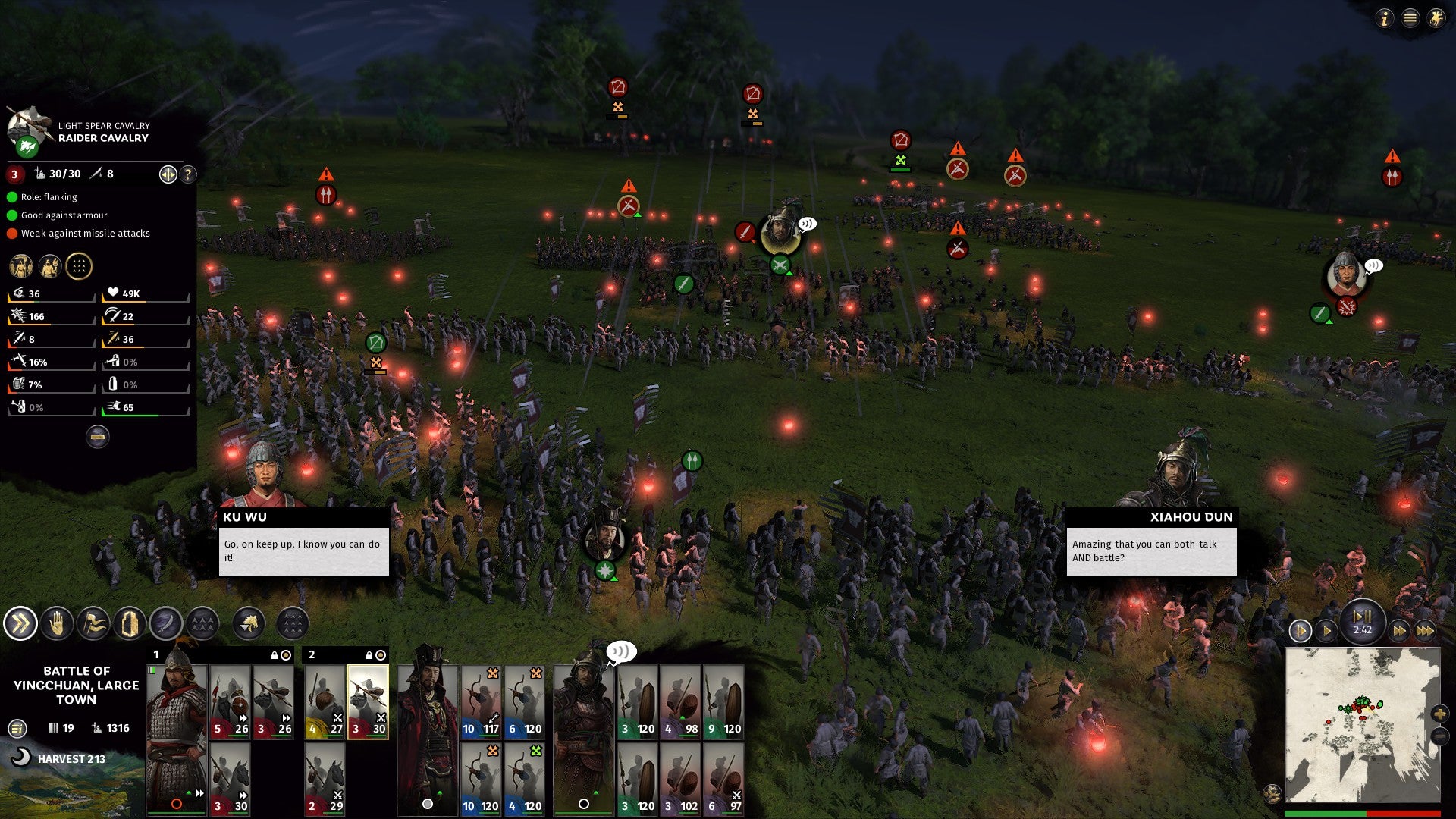
Task: Click the rally flag order icon
Action: pyautogui.click(x=93, y=623)
